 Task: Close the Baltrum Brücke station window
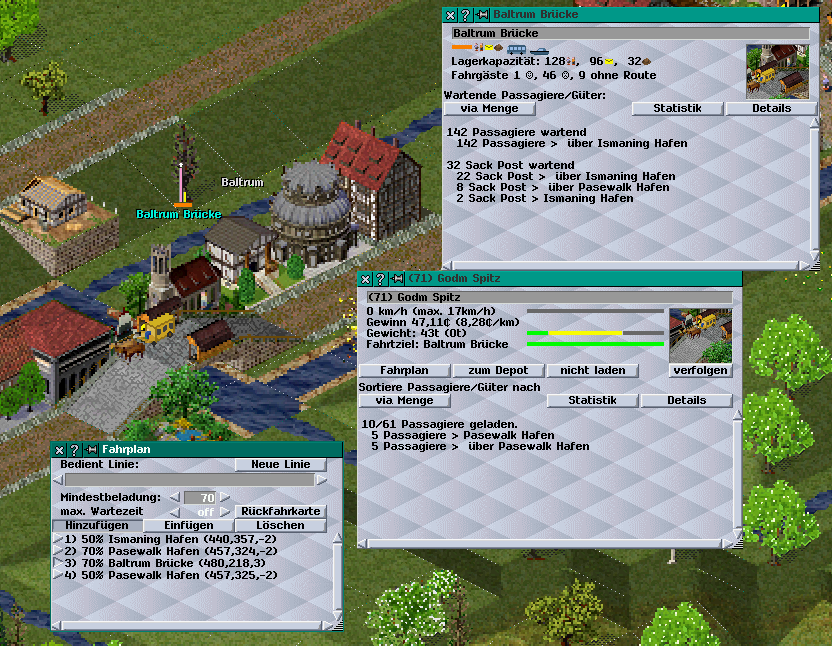tap(450, 15)
